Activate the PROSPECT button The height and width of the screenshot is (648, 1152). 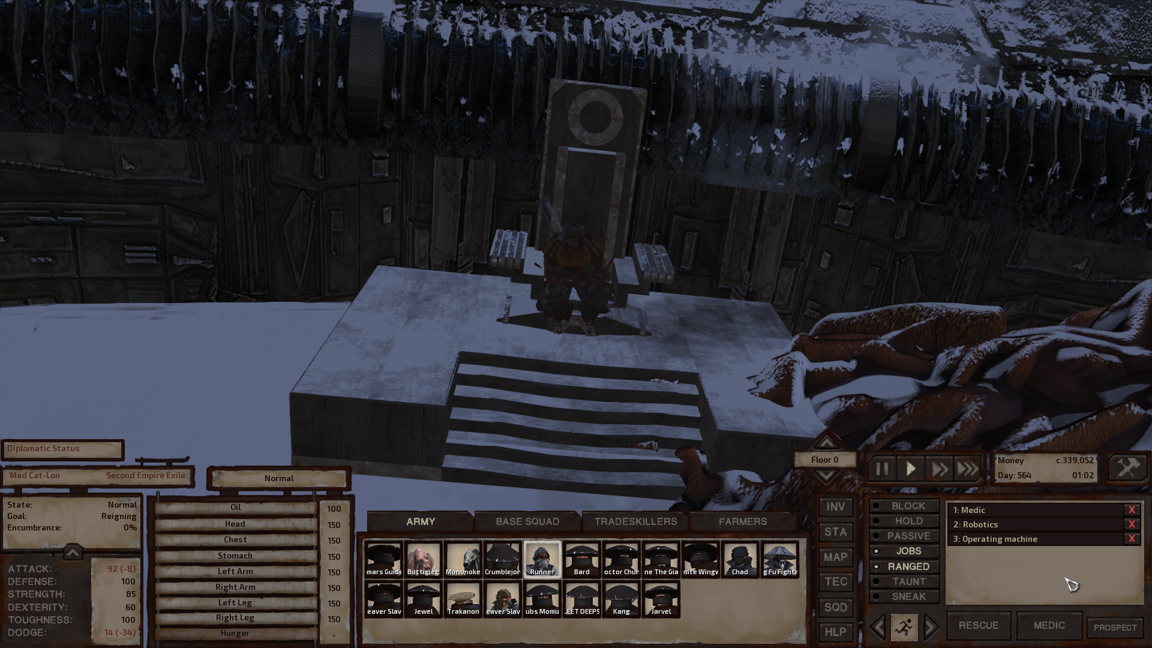click(1115, 627)
